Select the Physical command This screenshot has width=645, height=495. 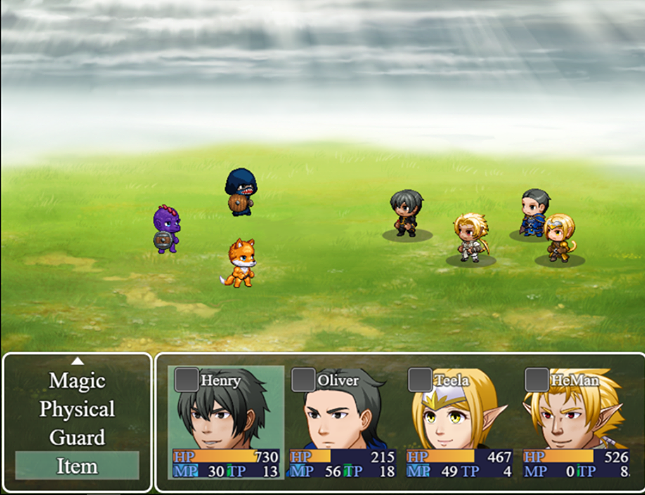click(x=77, y=409)
